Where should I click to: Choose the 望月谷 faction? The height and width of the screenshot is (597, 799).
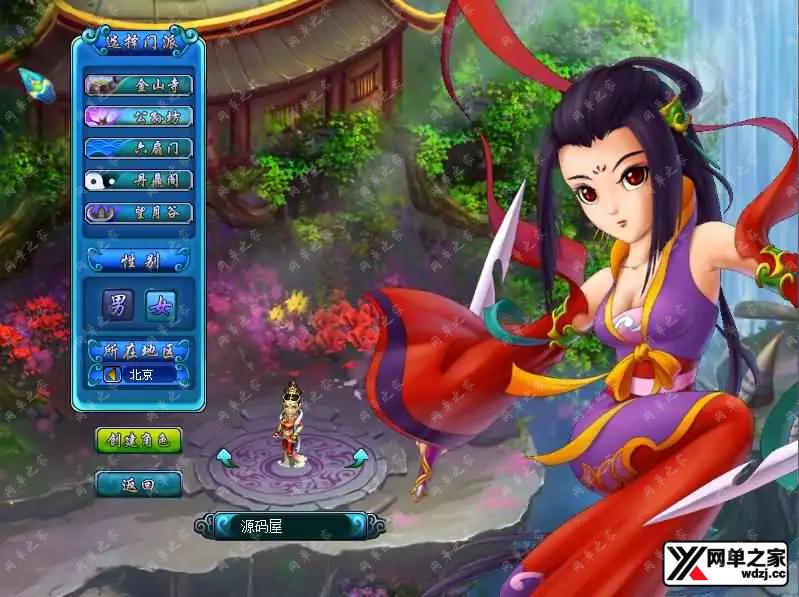click(x=139, y=212)
